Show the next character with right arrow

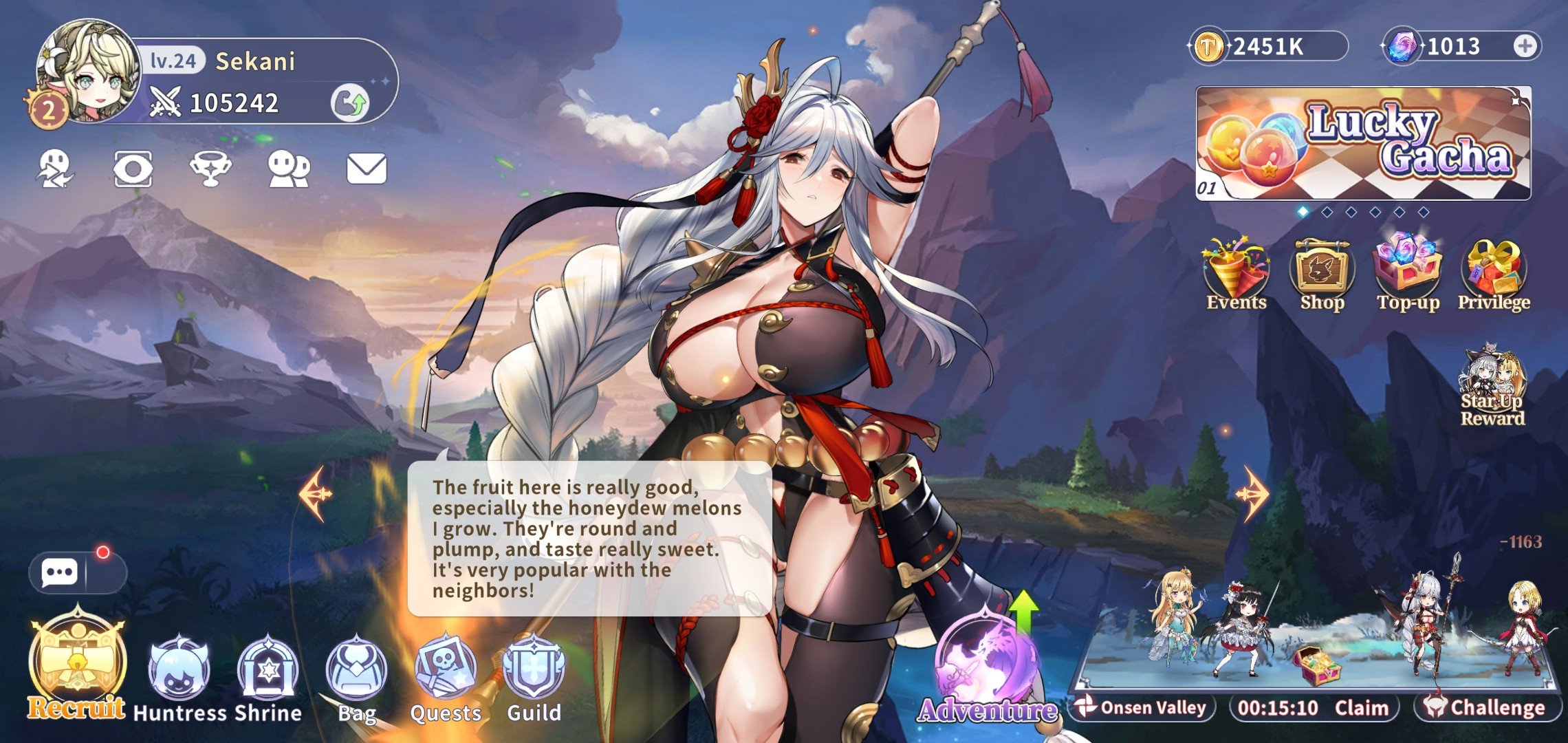tap(1252, 493)
